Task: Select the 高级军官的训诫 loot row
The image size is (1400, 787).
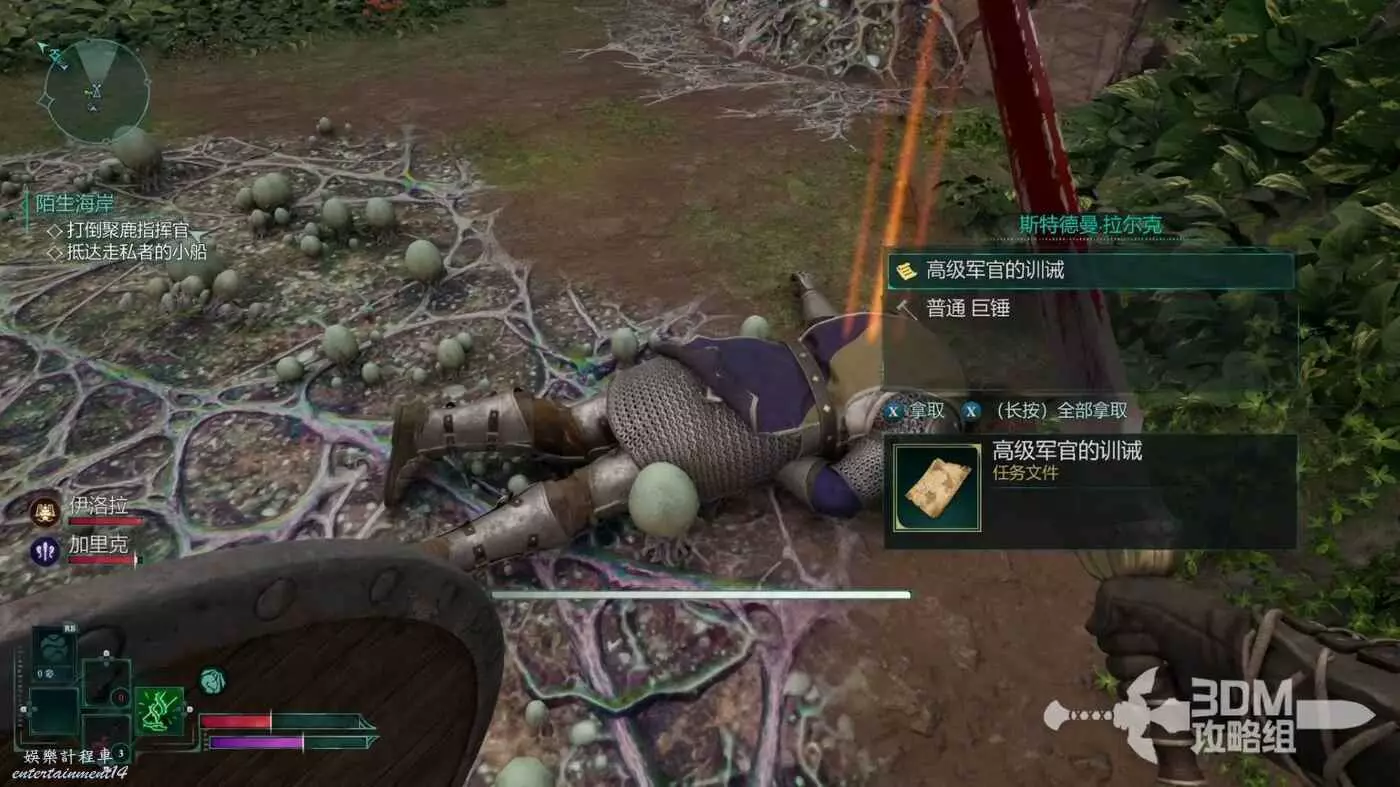Action: tap(1090, 270)
